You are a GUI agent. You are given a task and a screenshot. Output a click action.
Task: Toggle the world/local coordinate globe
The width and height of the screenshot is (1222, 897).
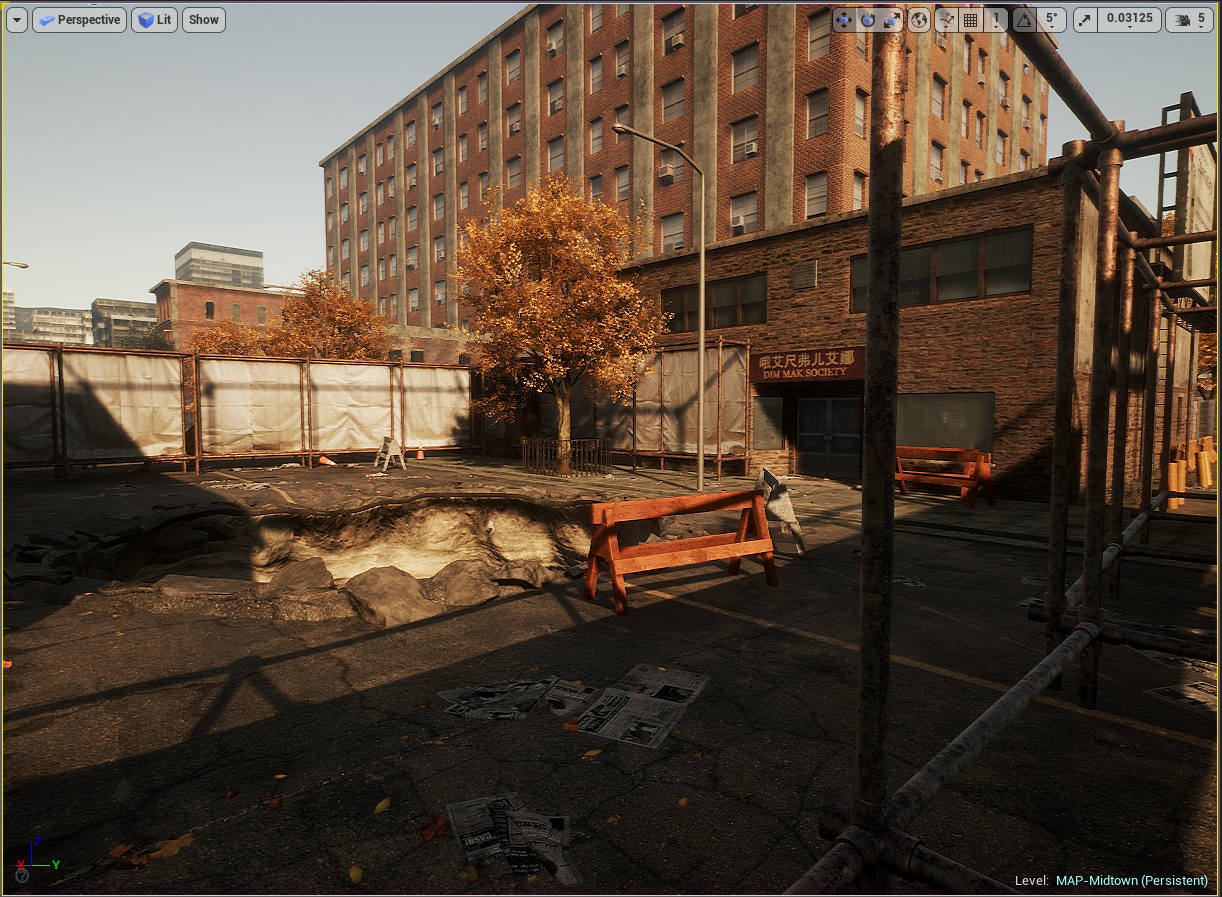919,20
